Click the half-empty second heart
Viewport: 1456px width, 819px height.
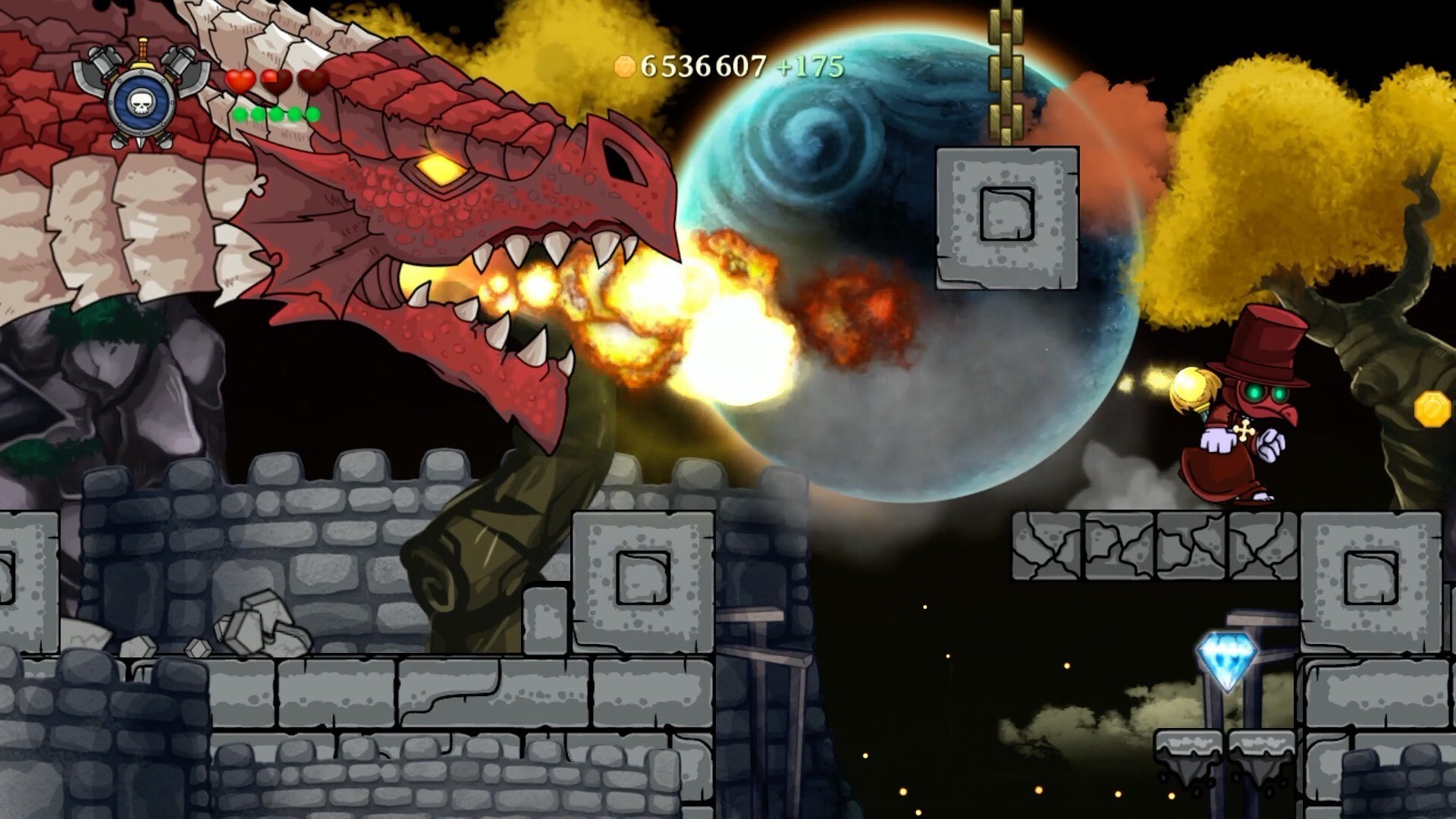point(276,82)
